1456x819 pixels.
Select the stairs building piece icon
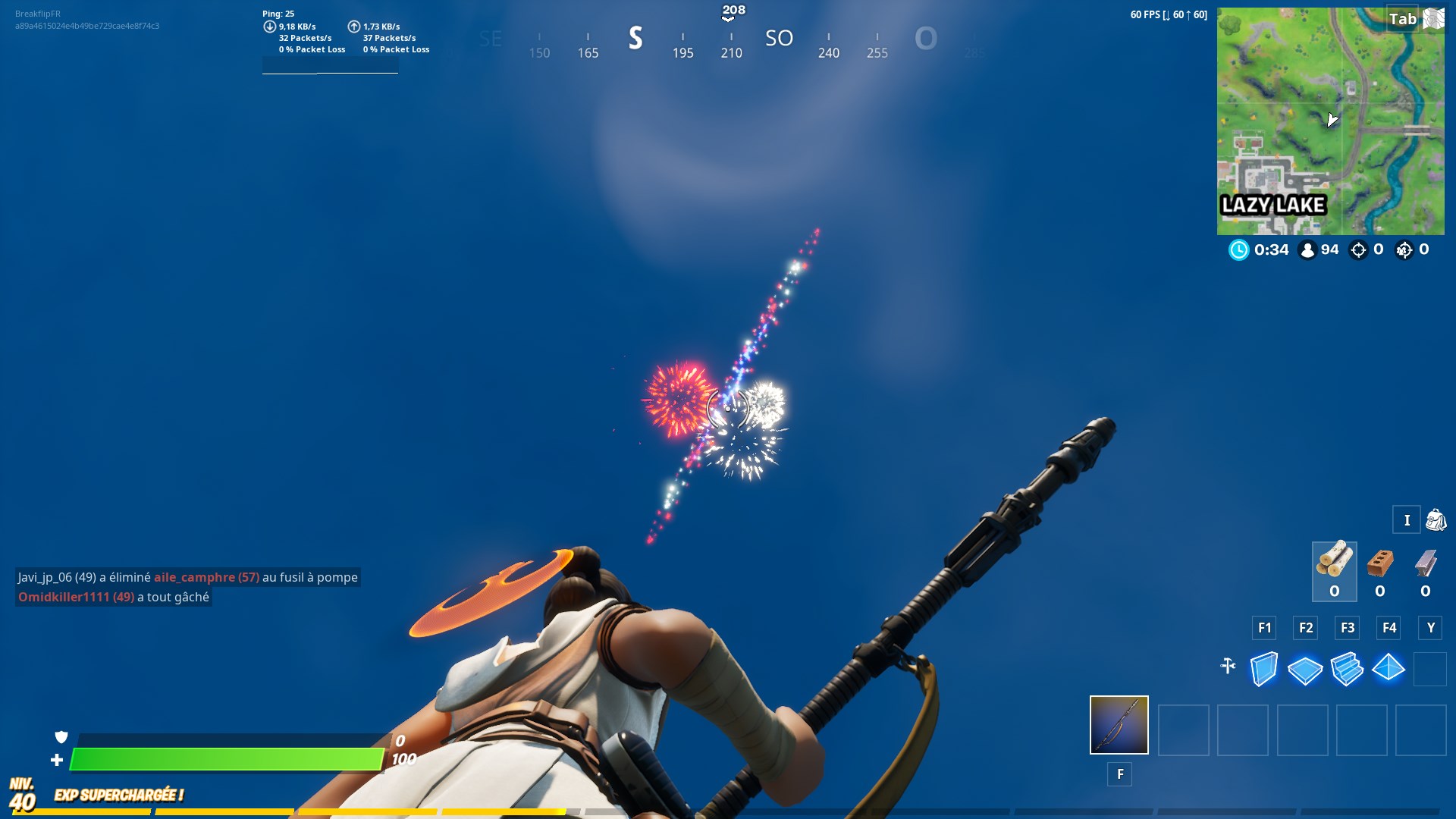(x=1348, y=670)
